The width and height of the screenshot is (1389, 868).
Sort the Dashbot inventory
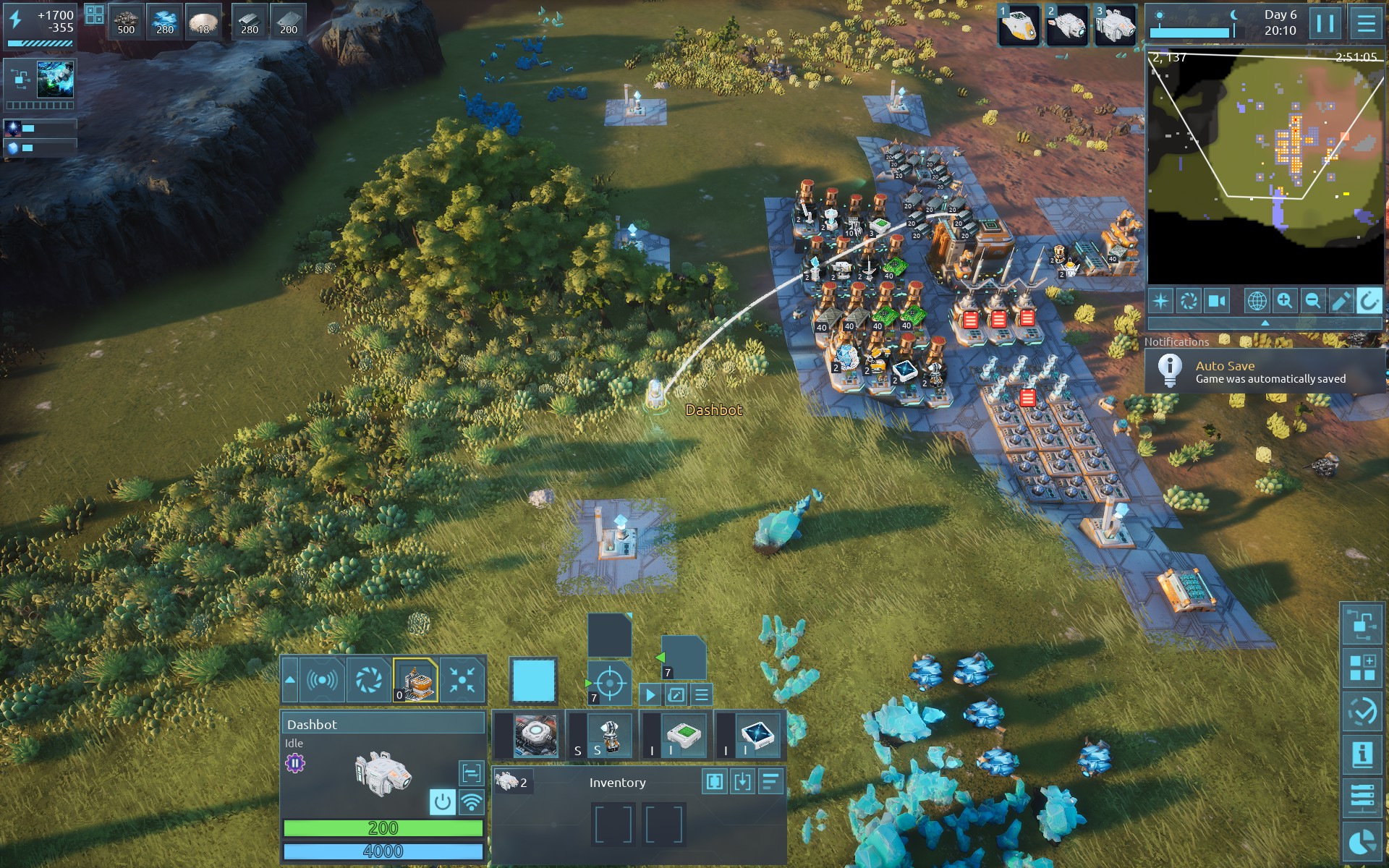pyautogui.click(x=771, y=782)
